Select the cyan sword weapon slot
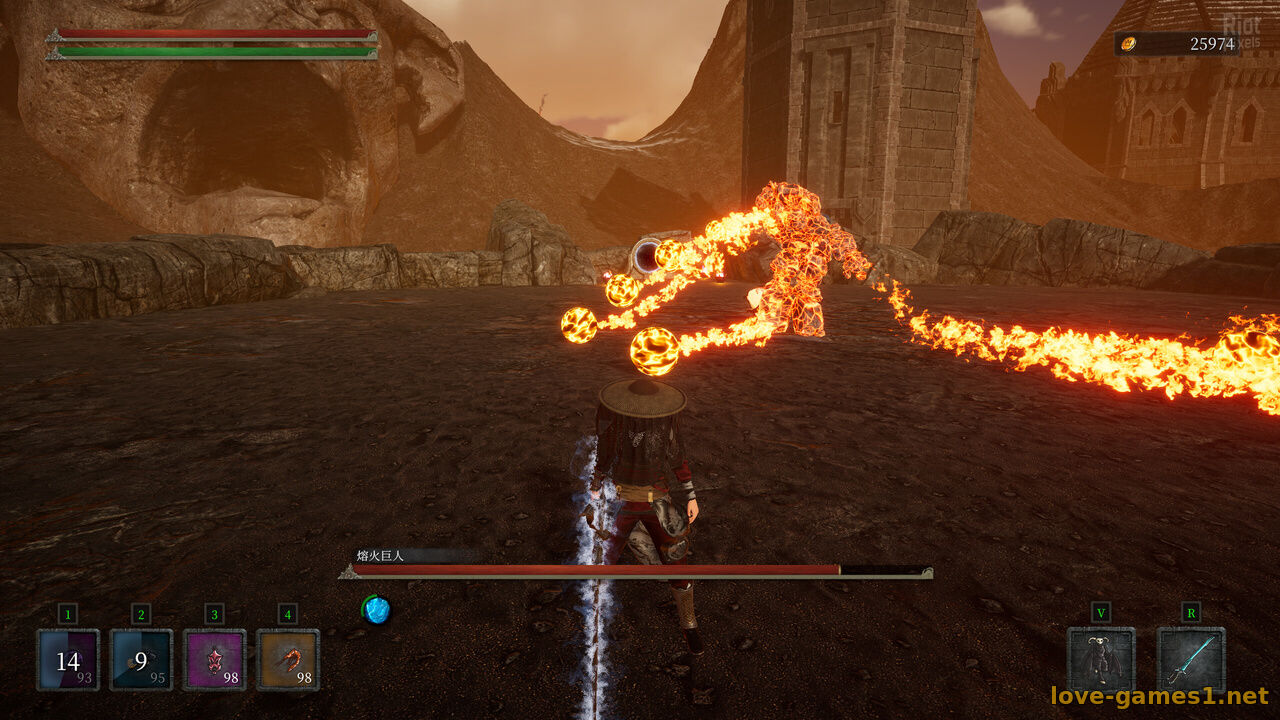 [1191, 660]
